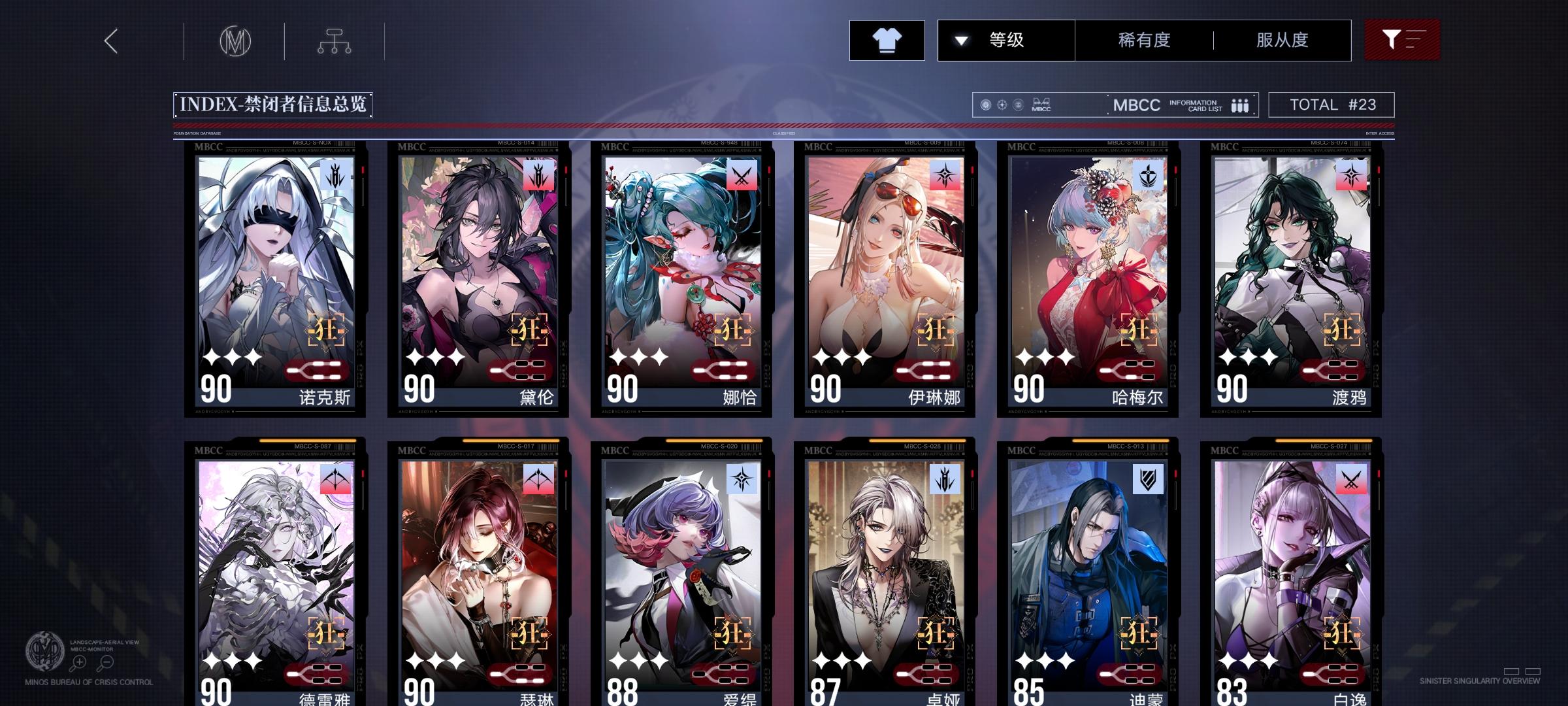Viewport: 1568px width, 706px height.
Task: Open the red filter icon
Action: 1401,40
